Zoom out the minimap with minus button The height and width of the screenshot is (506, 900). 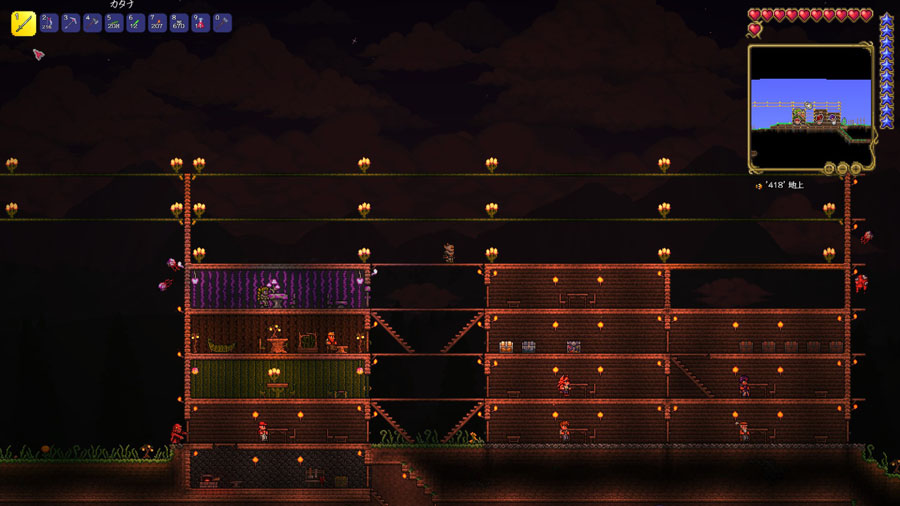(843, 167)
